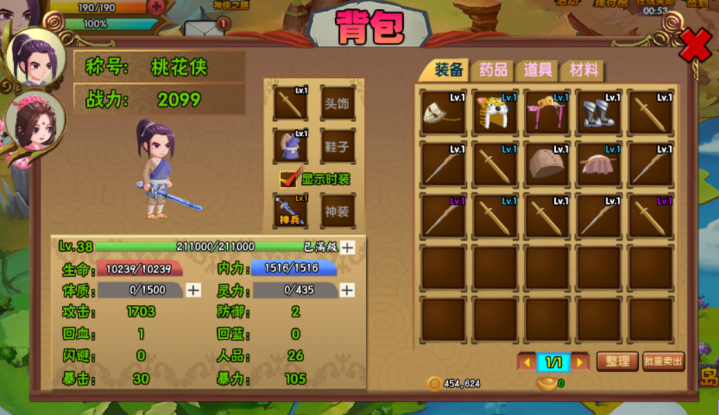Select the 神兵 divine weapon slot
The width and height of the screenshot is (719, 415).
[290, 210]
